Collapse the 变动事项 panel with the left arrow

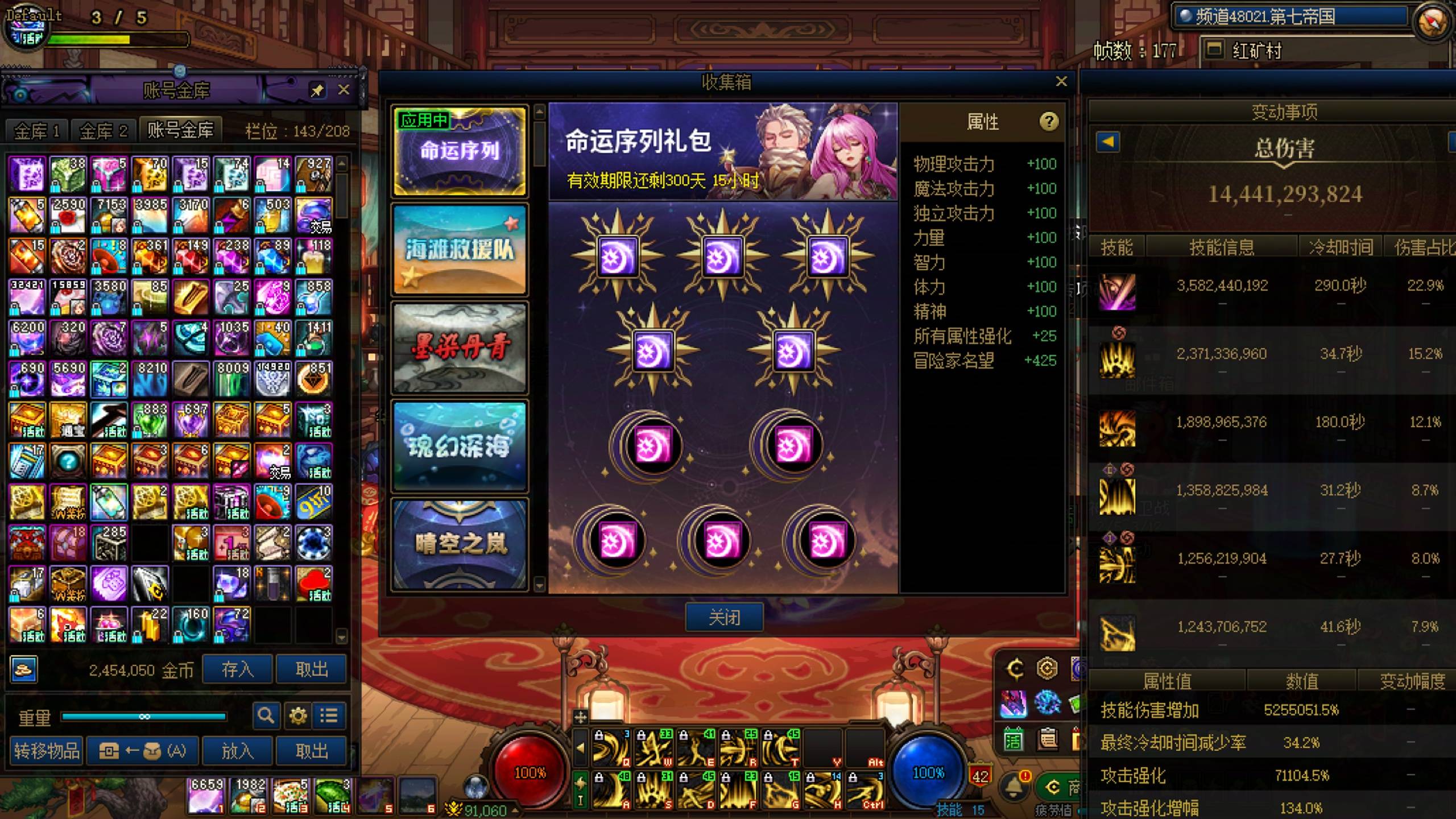[x=1108, y=141]
